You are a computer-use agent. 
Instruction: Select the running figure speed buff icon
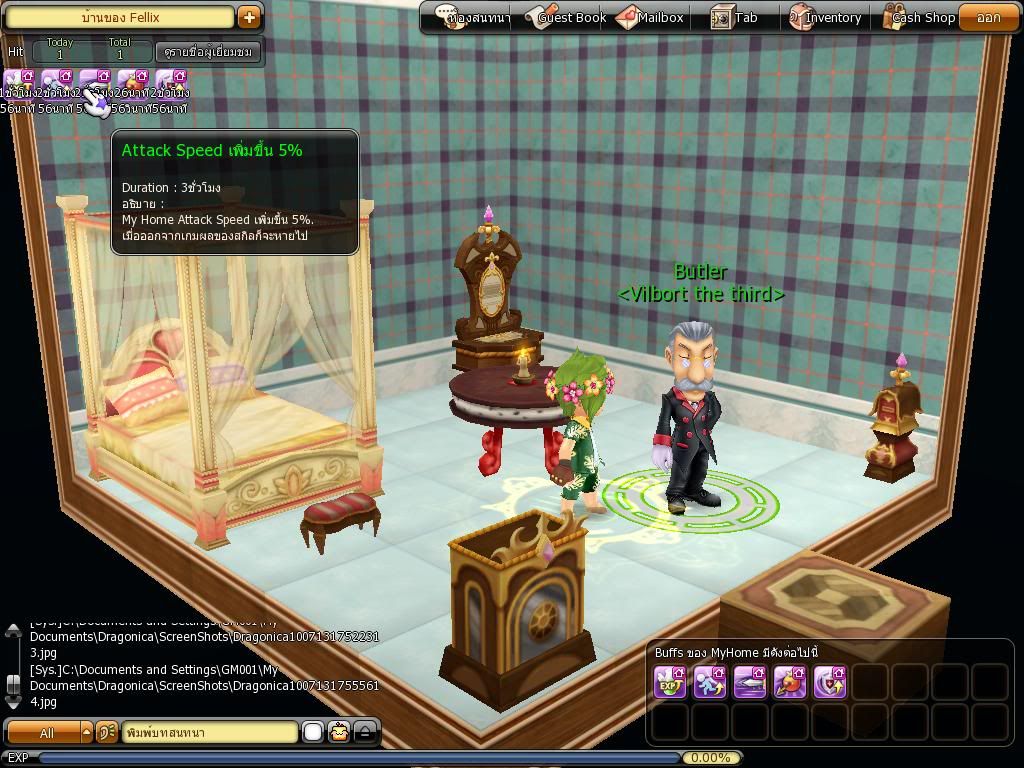click(x=710, y=682)
